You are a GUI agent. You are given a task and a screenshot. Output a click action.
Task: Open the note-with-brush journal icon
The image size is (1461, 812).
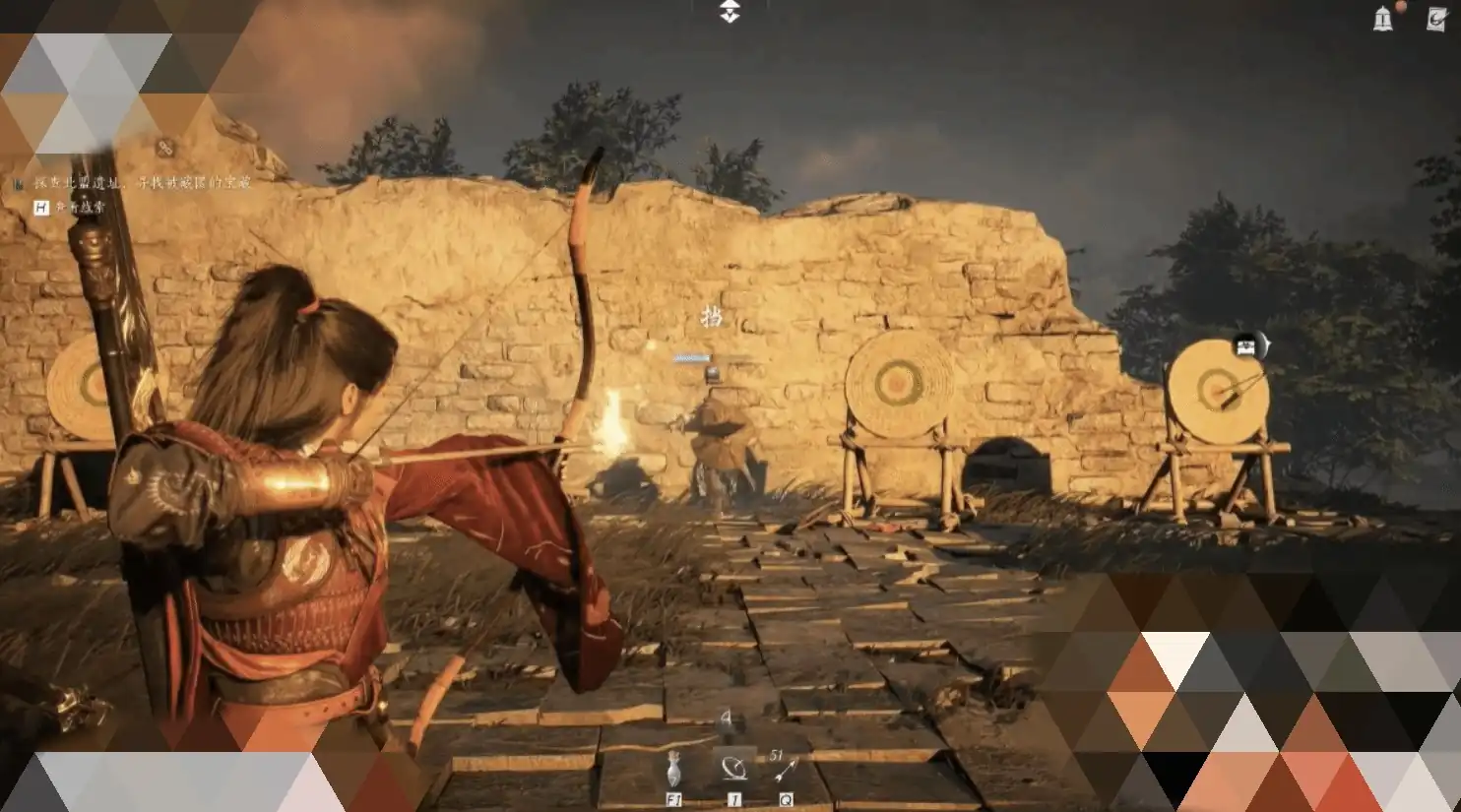[x=1436, y=19]
